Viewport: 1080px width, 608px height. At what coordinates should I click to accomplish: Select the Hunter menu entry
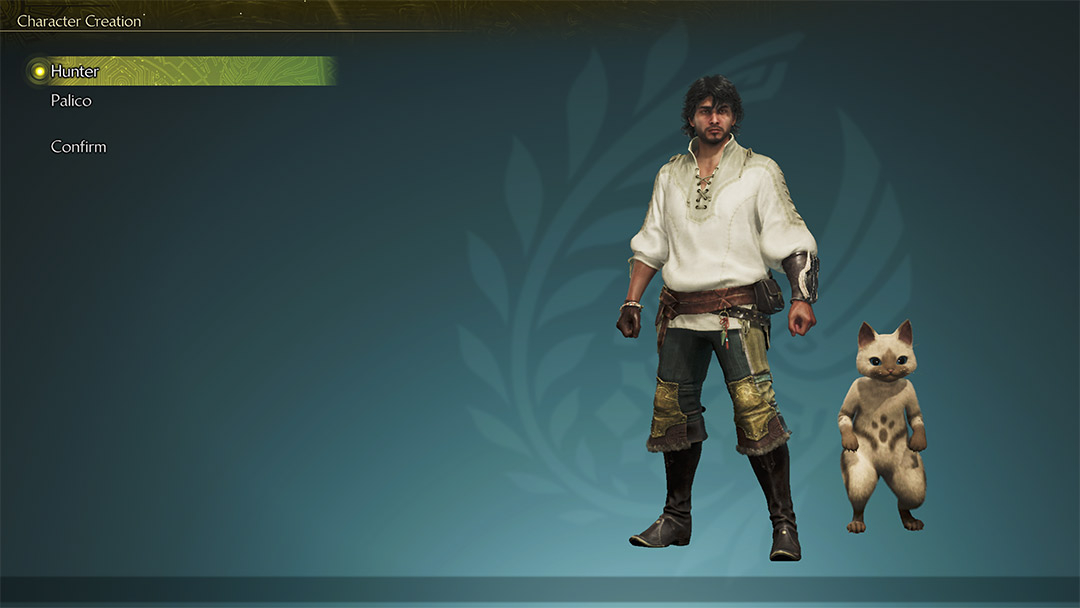pyautogui.click(x=75, y=71)
